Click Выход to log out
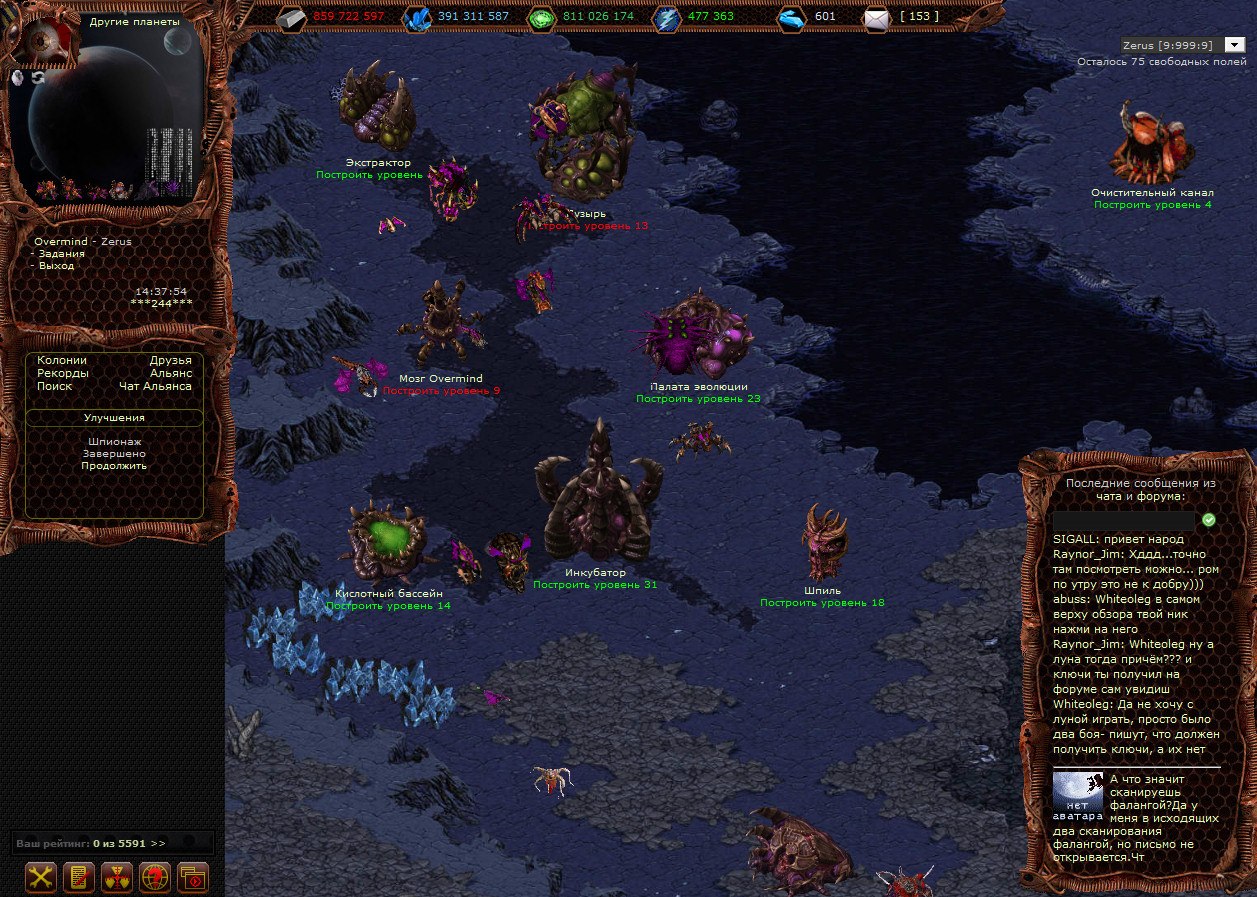The width and height of the screenshot is (1257, 897). (x=56, y=266)
